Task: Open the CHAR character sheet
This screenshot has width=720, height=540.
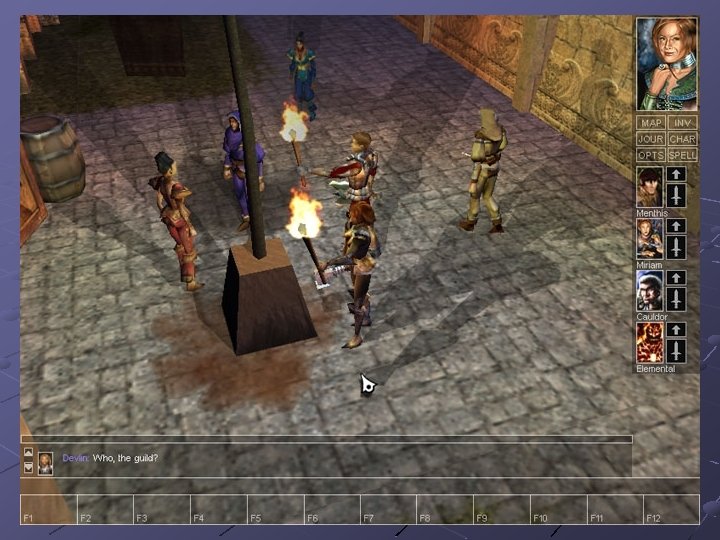Action: click(x=683, y=139)
